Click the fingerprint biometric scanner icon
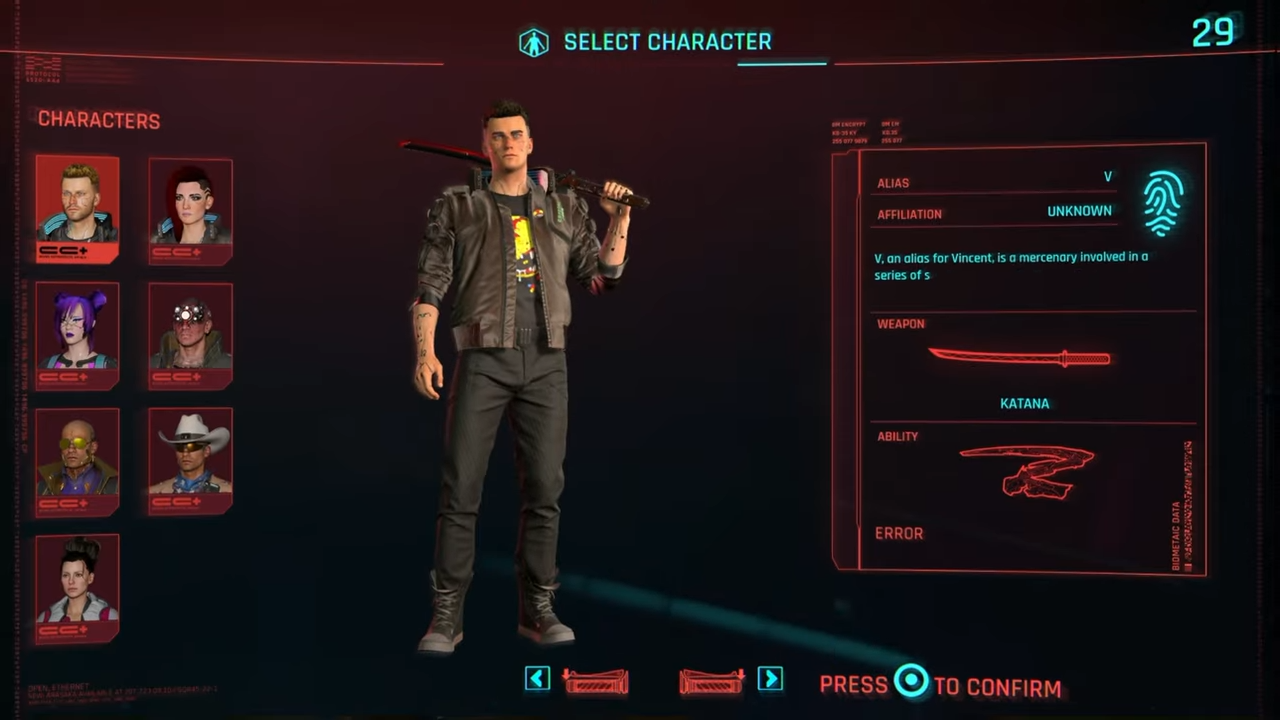Viewport: 1280px width, 720px height. (x=1162, y=200)
